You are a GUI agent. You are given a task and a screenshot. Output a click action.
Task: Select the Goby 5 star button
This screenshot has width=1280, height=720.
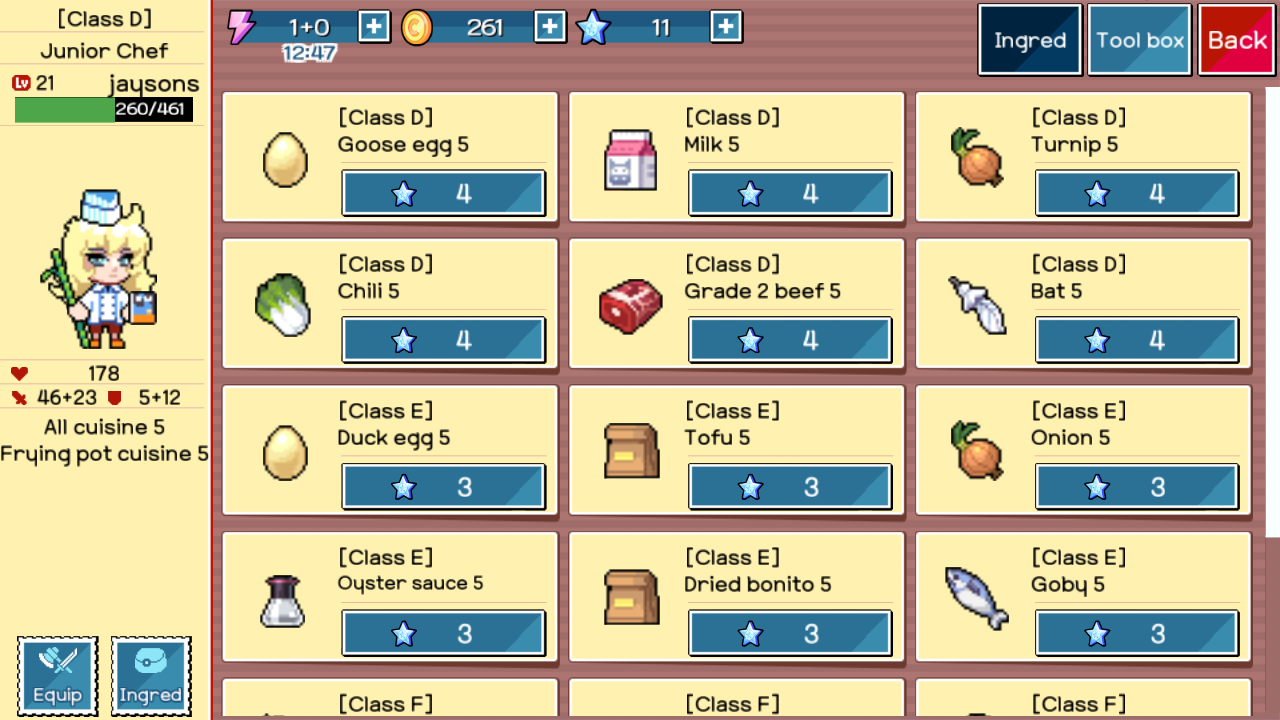[1137, 633]
